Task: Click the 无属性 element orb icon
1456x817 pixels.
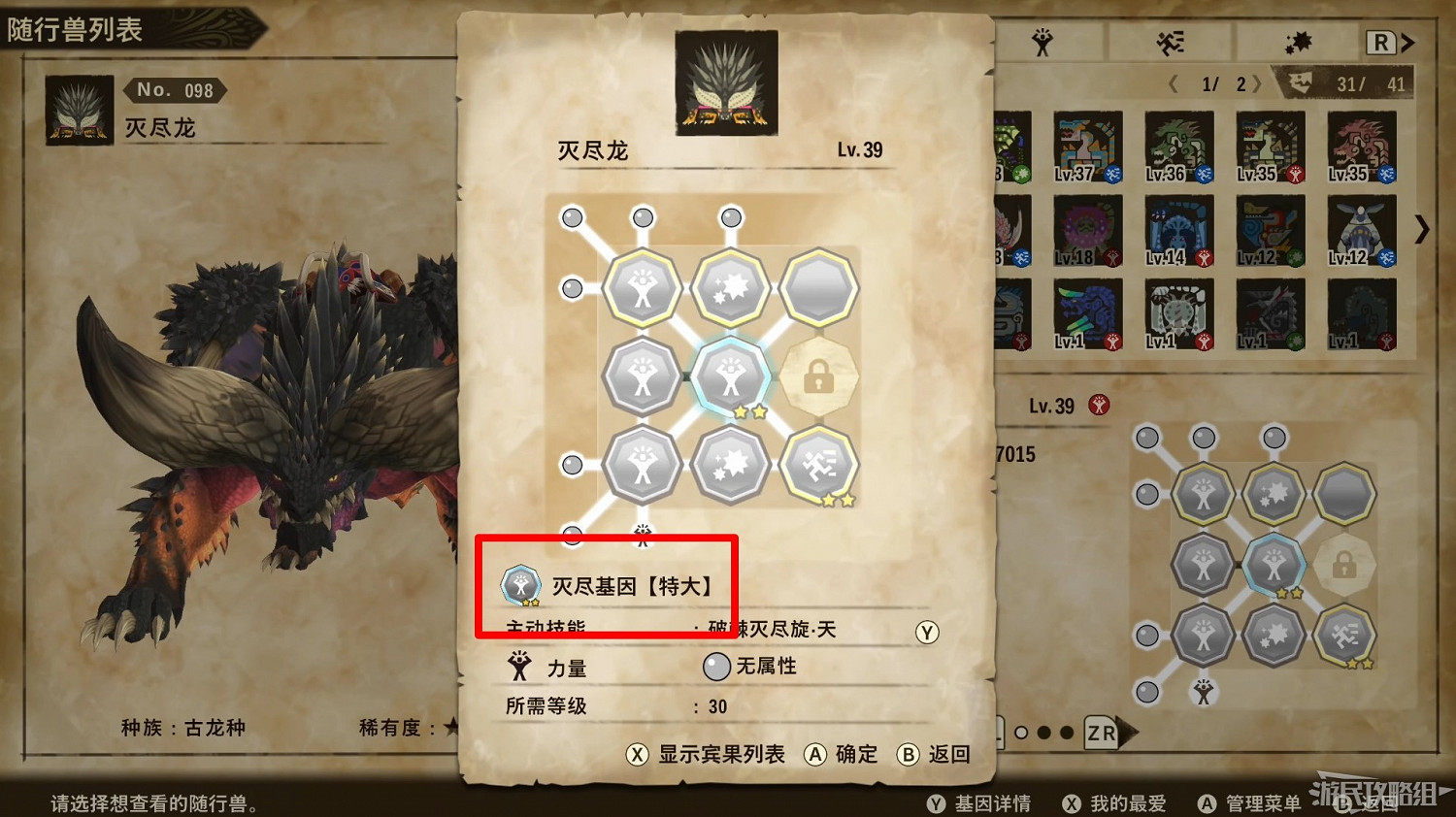Action: click(716, 667)
